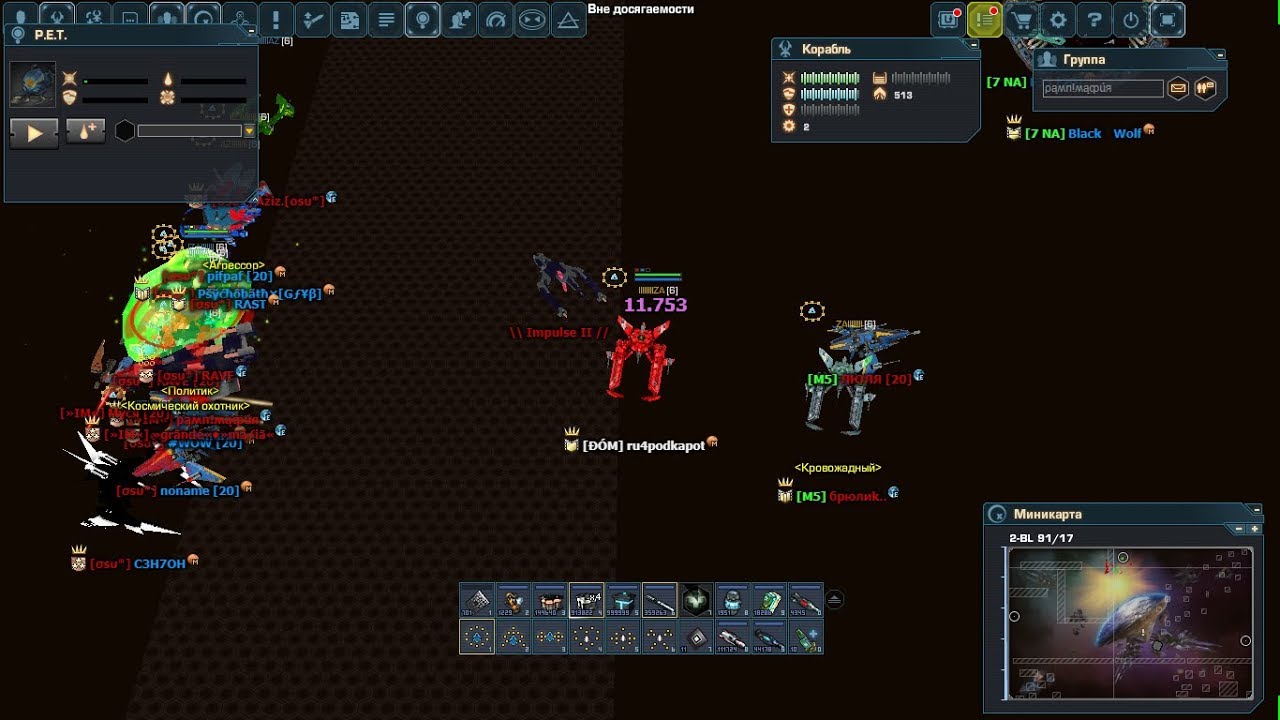Expand the hotbar with the round arrow button
Image resolution: width=1280 pixels, height=720 pixels.
coord(834,600)
